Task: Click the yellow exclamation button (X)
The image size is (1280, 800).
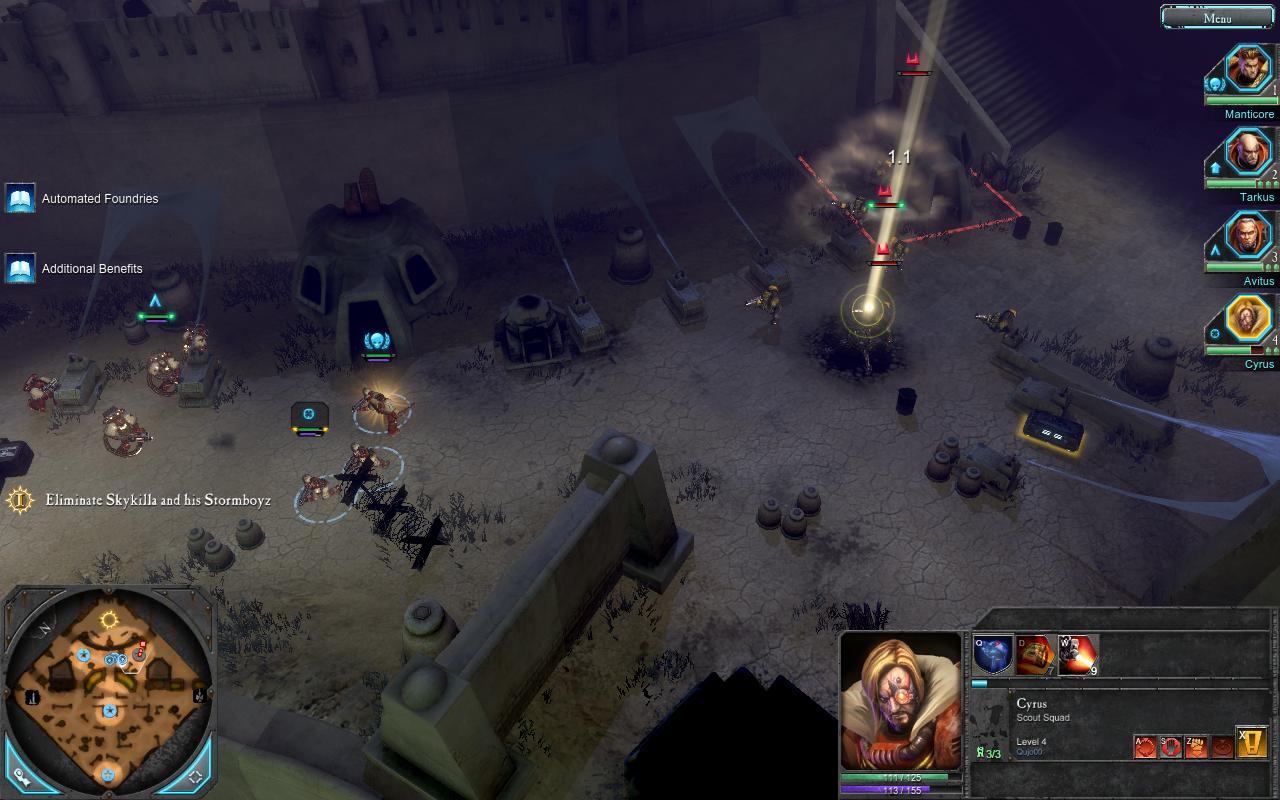Action: 1252,742
